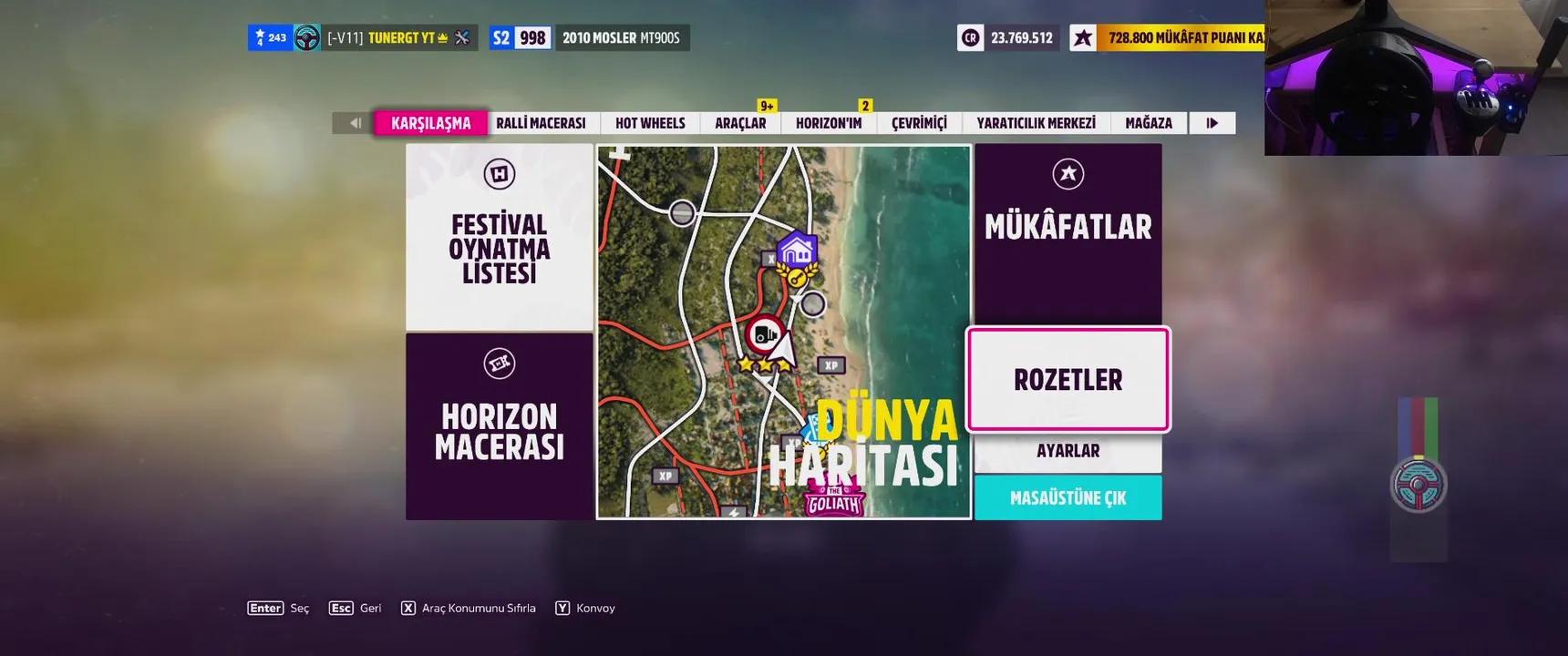This screenshot has width=1568, height=656.
Task: Open the Mağaza tab
Action: tap(1149, 123)
